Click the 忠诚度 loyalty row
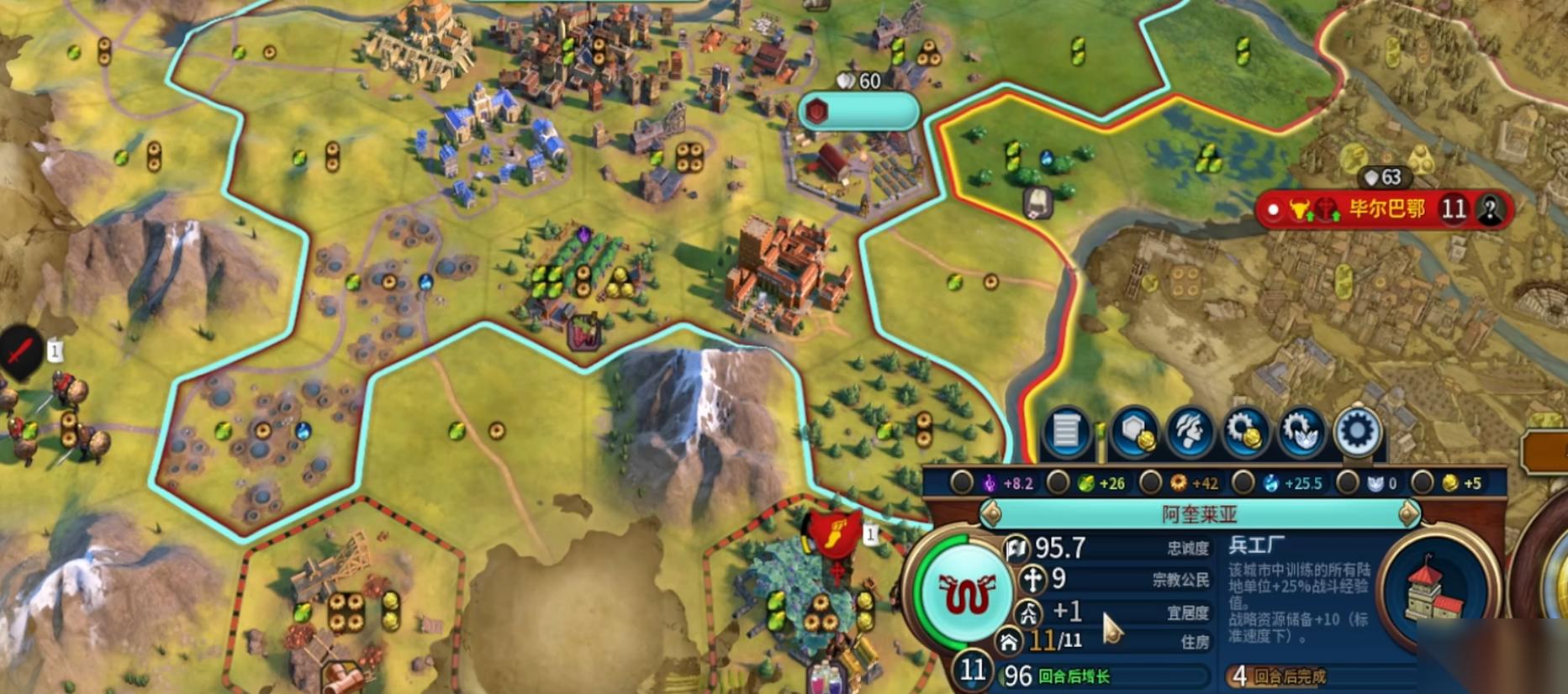Viewport: 1568px width, 694px height. click(1110, 549)
